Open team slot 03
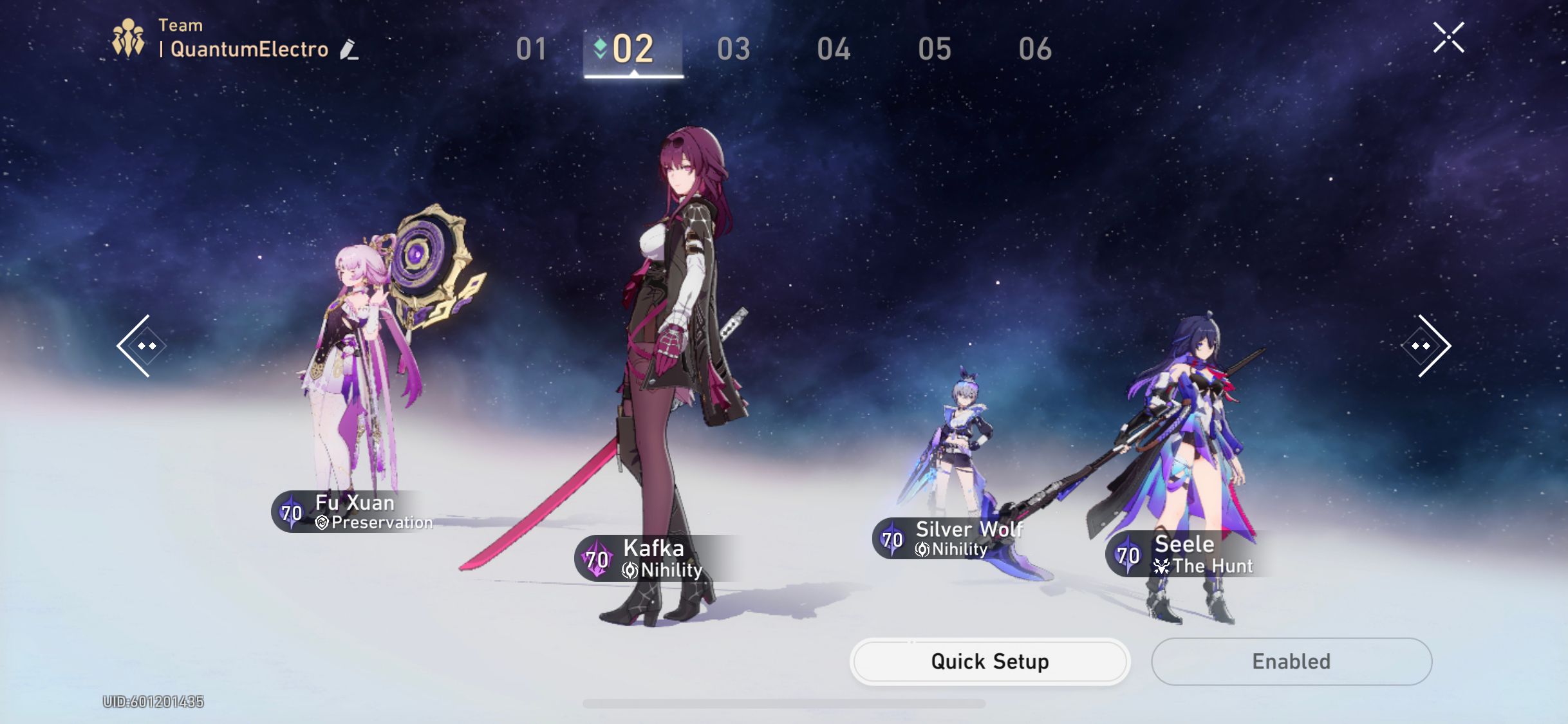 [x=734, y=48]
